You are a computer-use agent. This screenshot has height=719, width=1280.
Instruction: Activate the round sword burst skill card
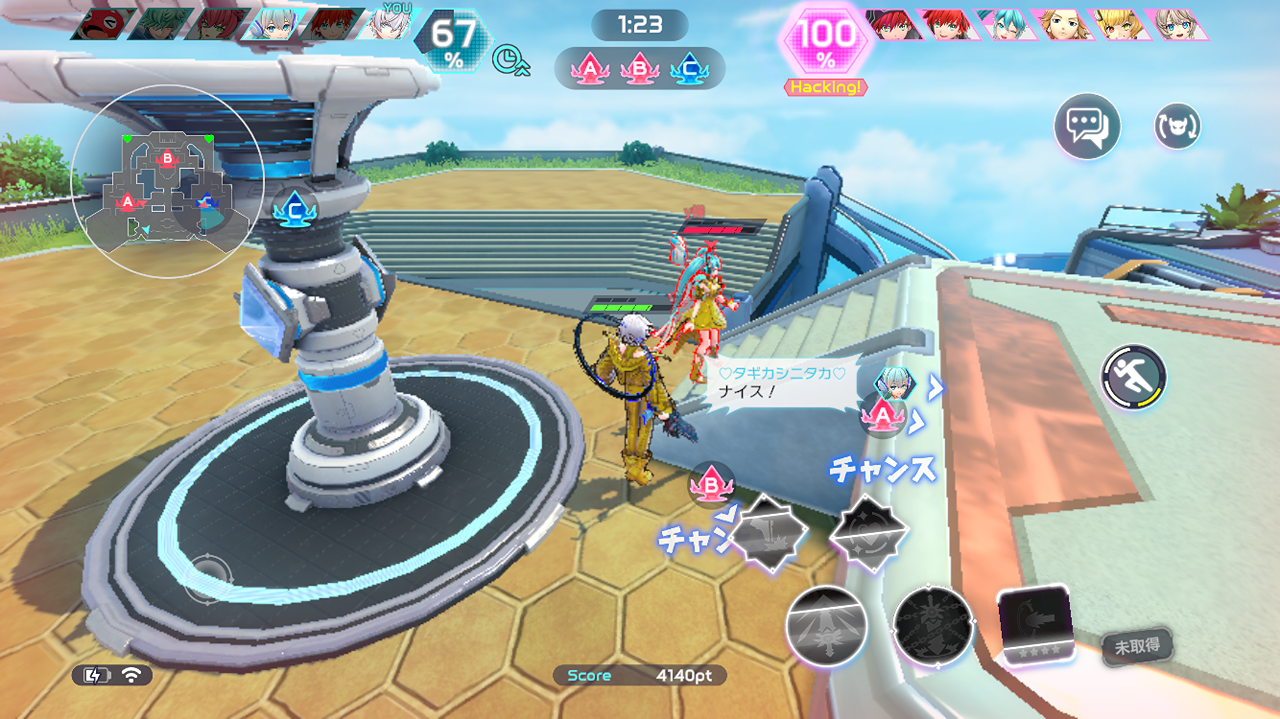click(826, 625)
